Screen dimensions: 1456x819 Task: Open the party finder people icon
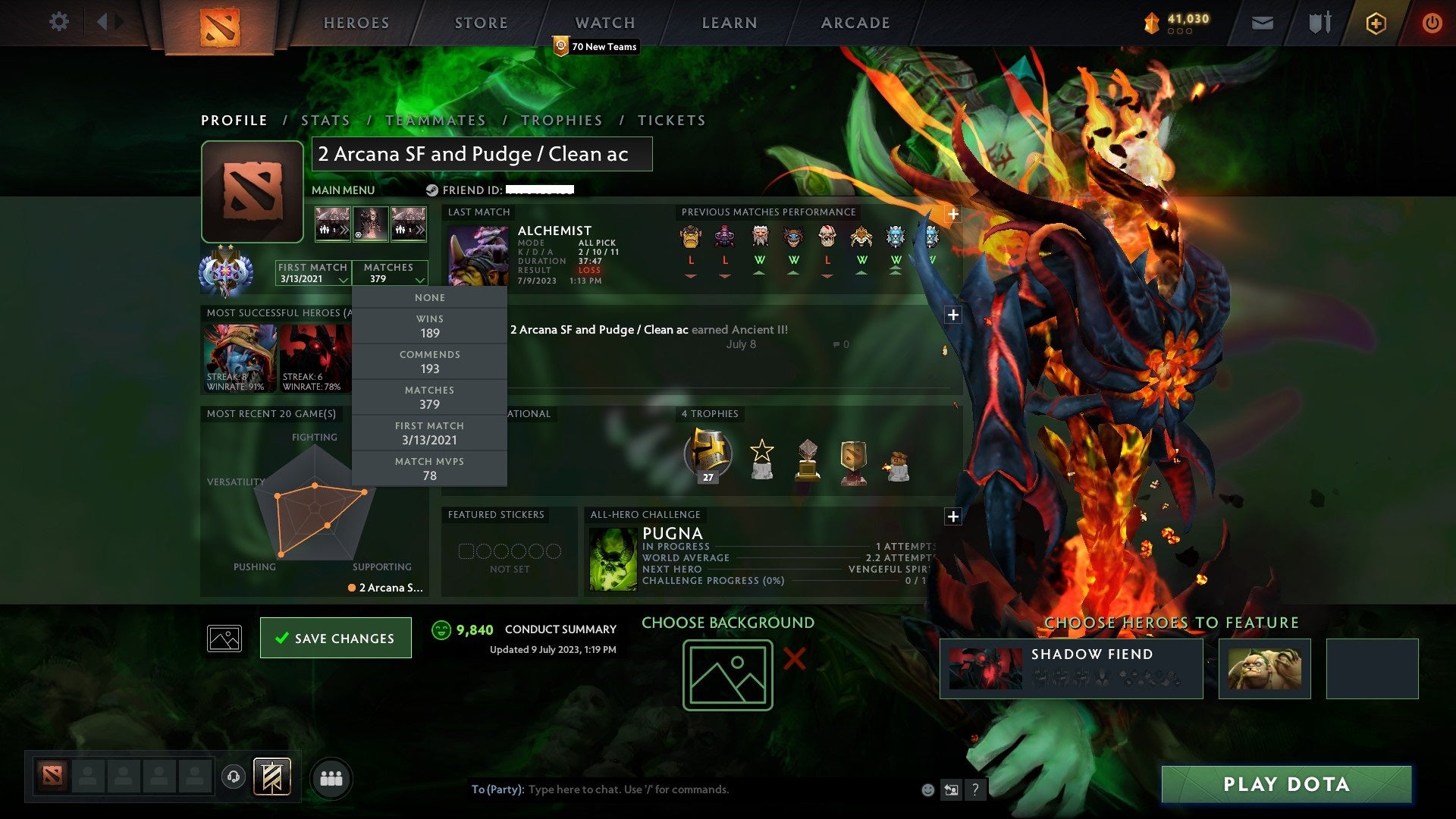[x=331, y=777]
